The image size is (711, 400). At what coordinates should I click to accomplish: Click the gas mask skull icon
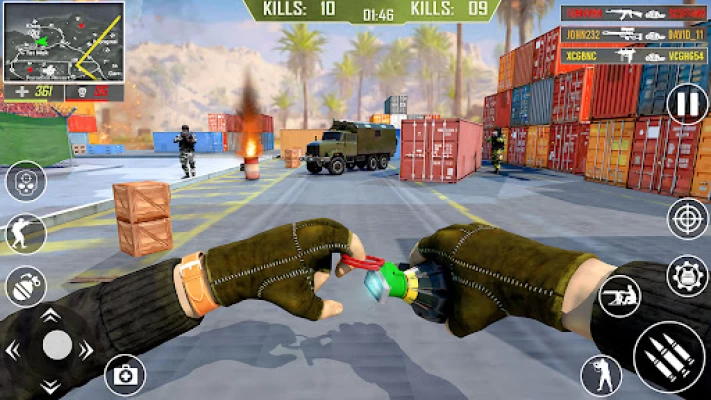25,182
